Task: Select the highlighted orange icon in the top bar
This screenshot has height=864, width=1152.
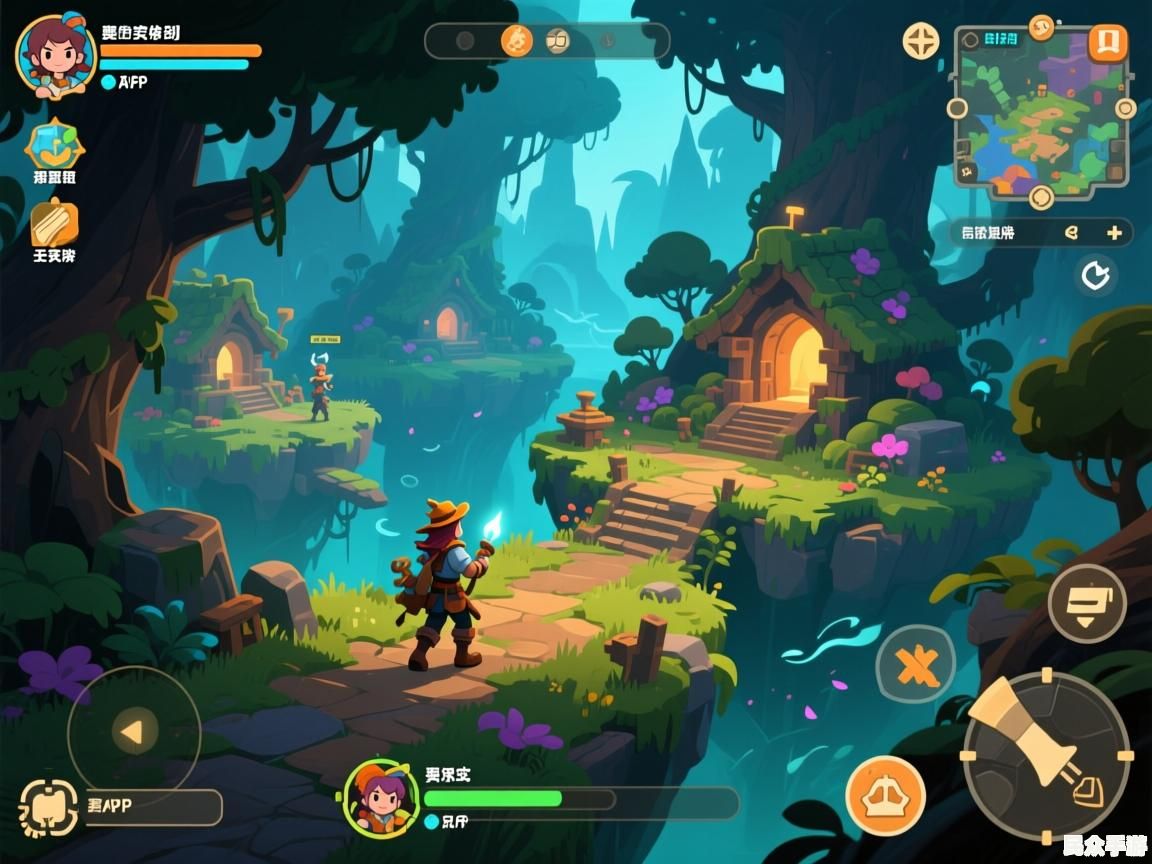Action: pyautogui.click(x=517, y=41)
